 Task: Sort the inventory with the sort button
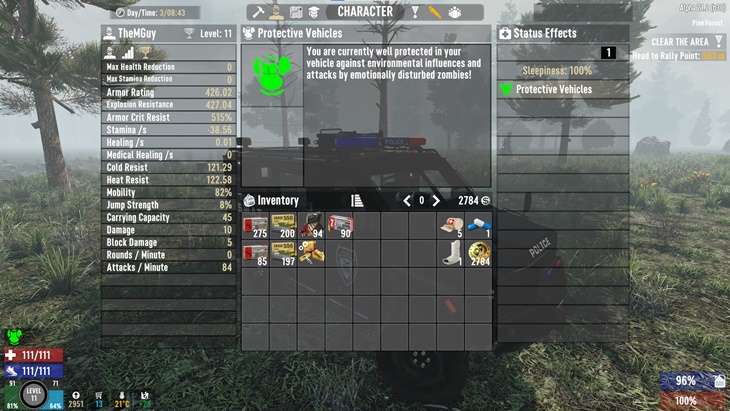356,201
